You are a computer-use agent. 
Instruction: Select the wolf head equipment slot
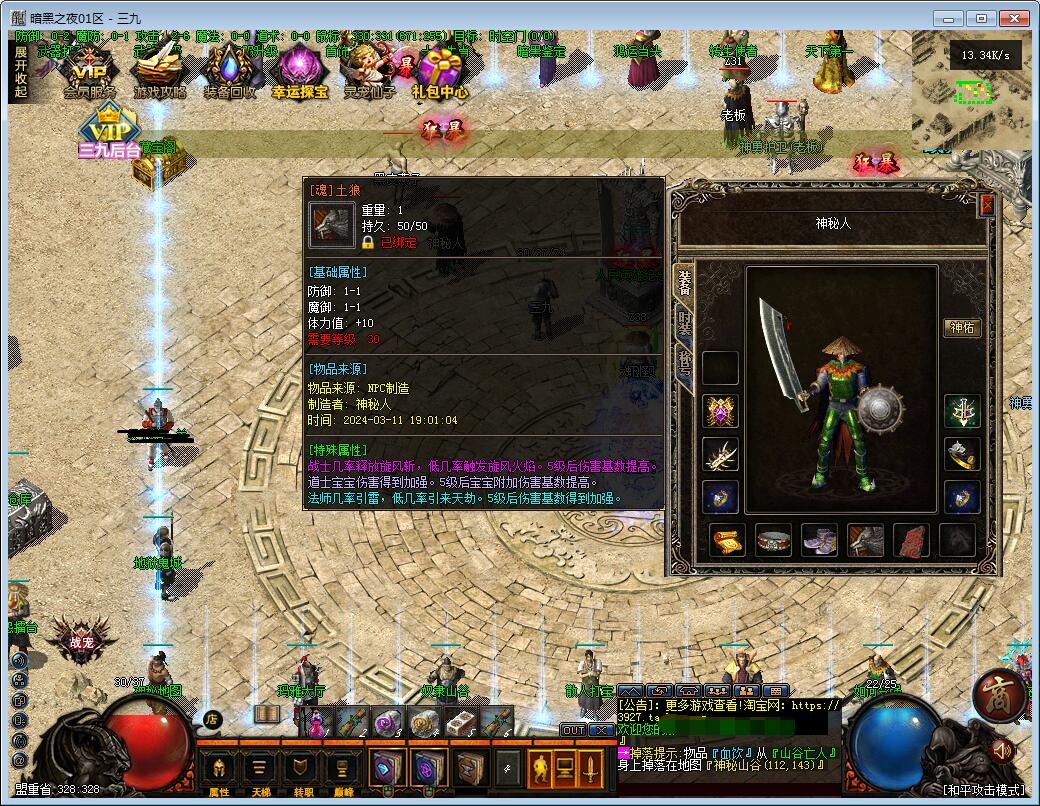coord(865,541)
